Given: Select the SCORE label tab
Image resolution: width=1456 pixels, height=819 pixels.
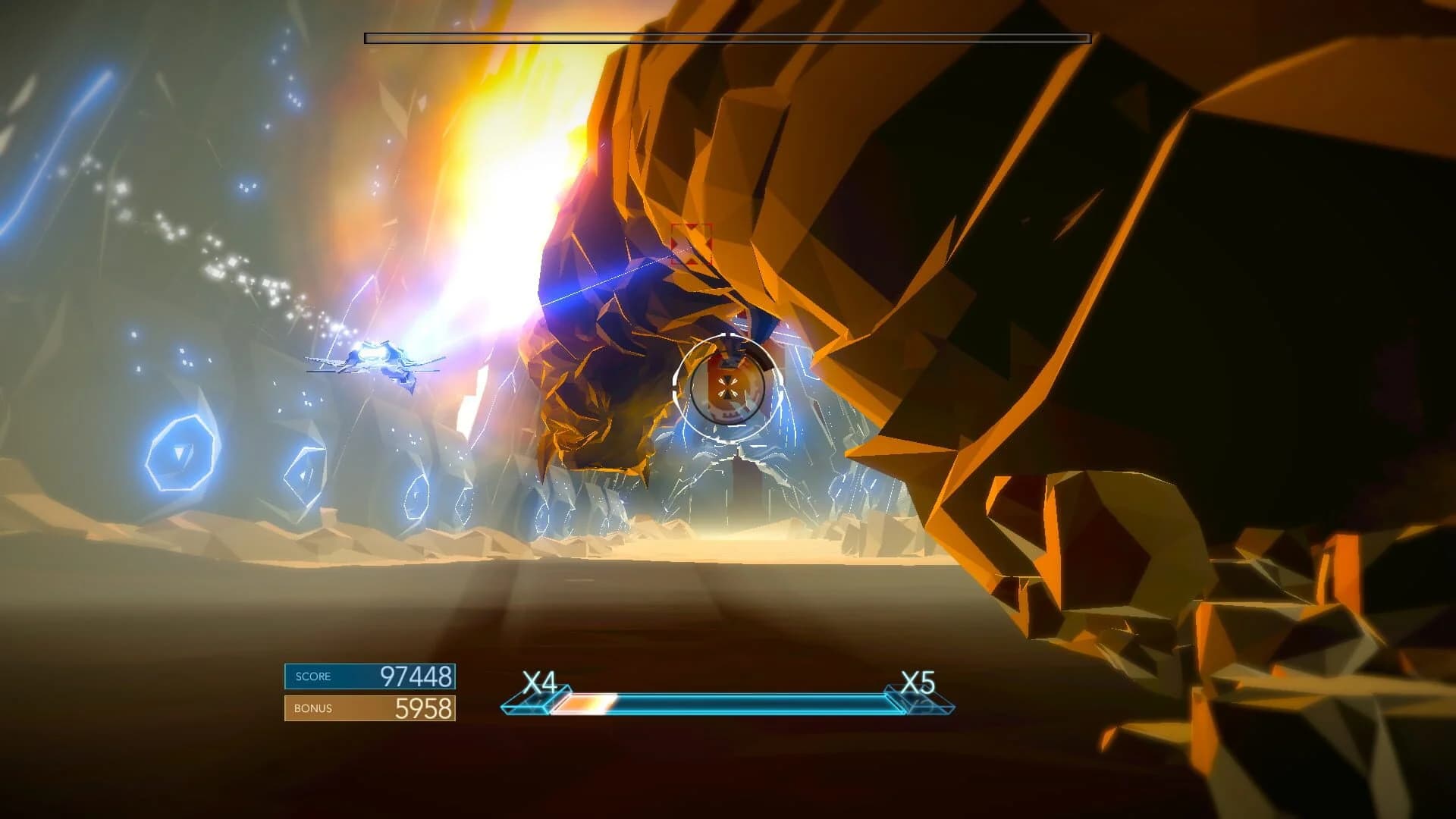Looking at the screenshot, I should pyautogui.click(x=312, y=676).
